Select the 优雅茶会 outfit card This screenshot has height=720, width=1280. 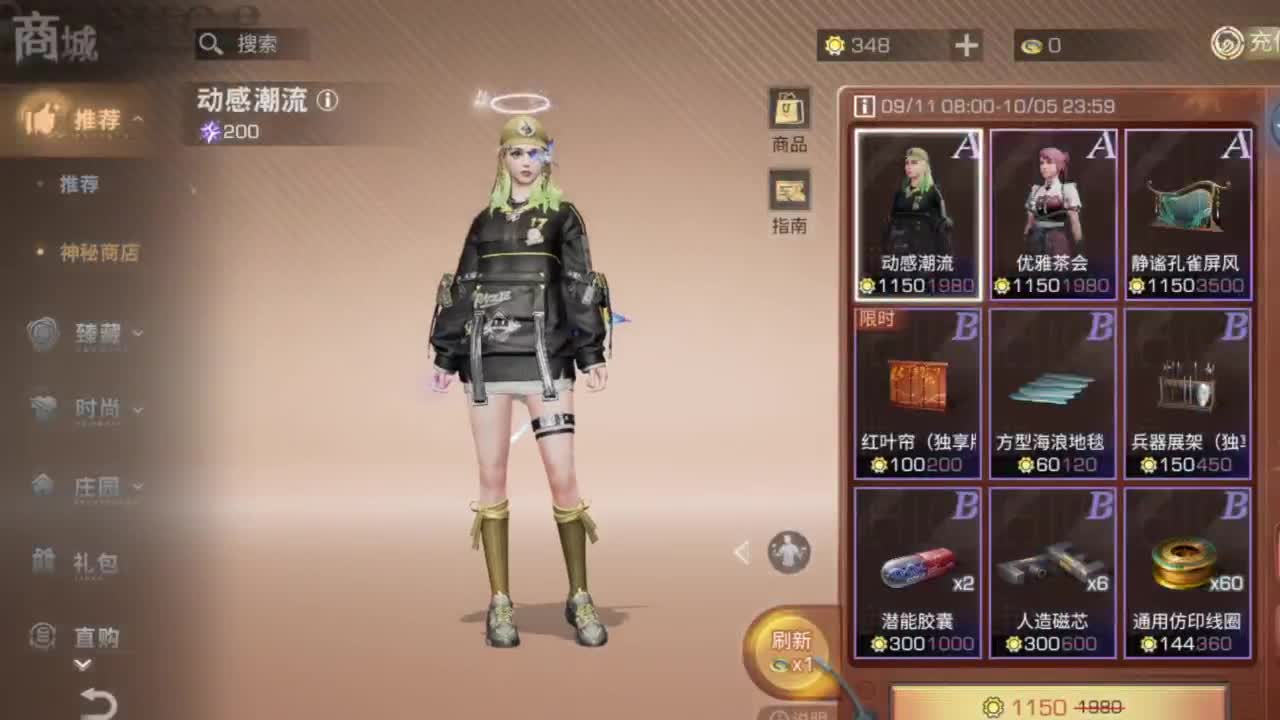[1051, 210]
